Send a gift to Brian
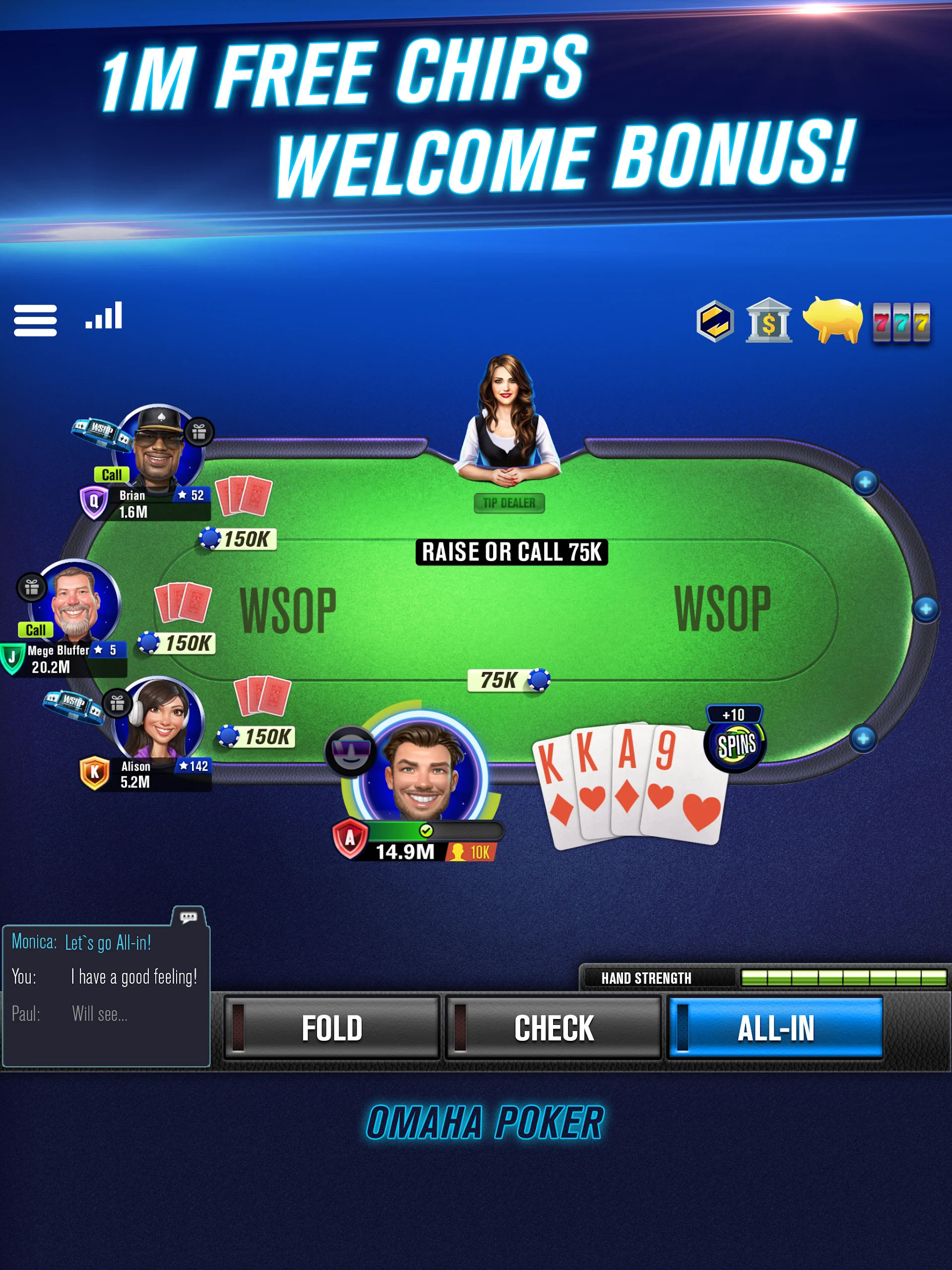This screenshot has height=1270, width=952. tap(199, 432)
